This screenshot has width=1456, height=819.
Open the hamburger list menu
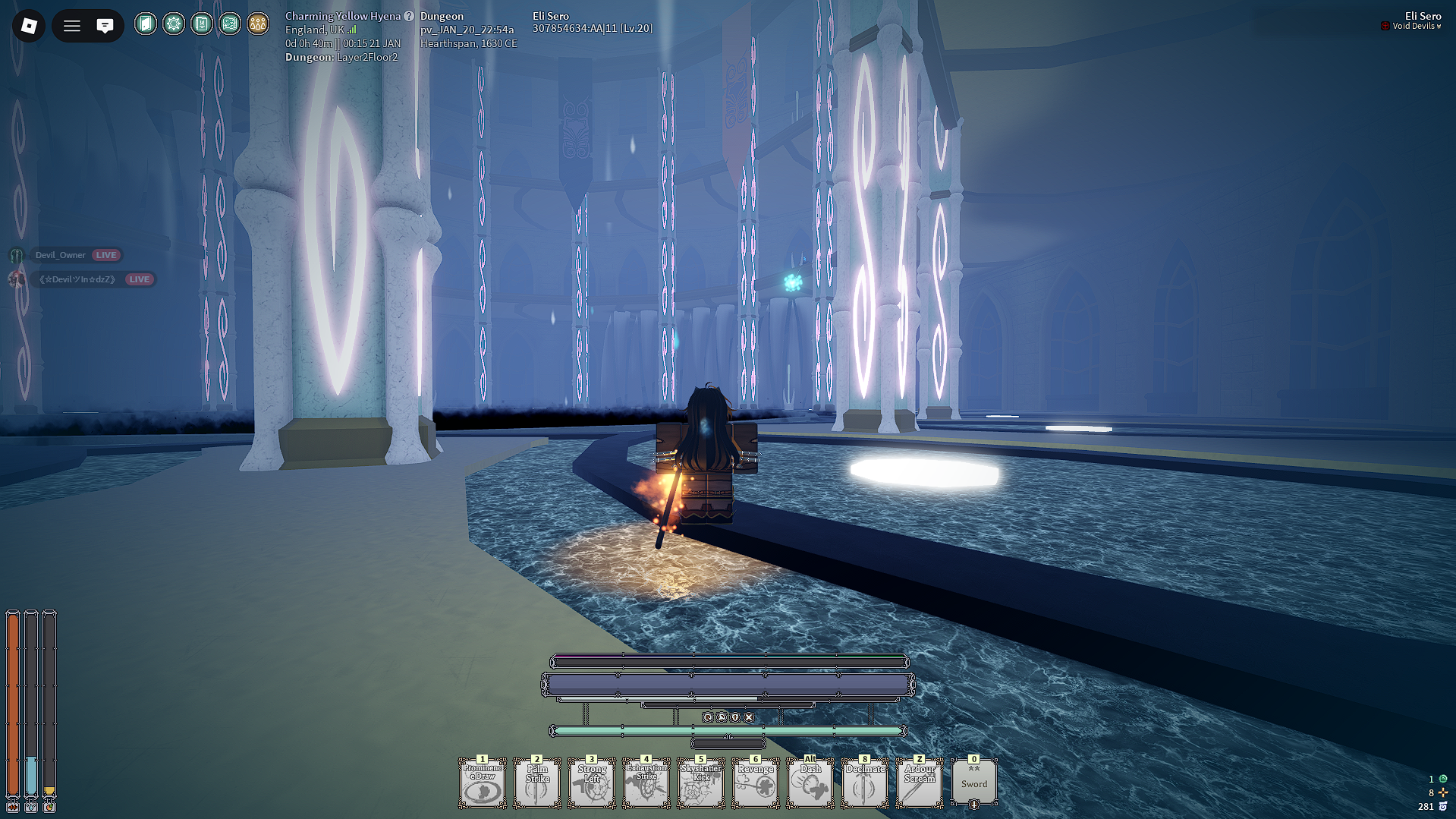coord(72,26)
